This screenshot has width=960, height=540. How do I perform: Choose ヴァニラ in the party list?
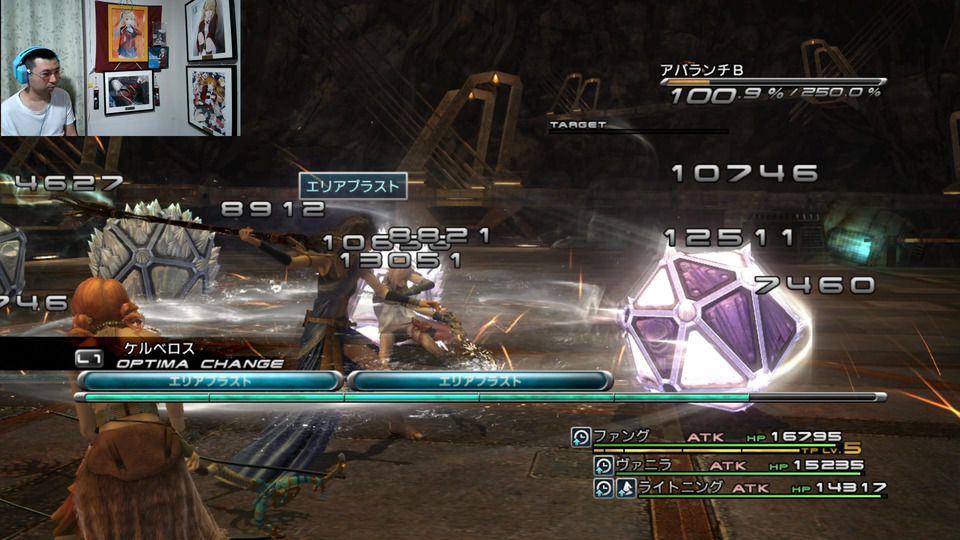coord(728,464)
